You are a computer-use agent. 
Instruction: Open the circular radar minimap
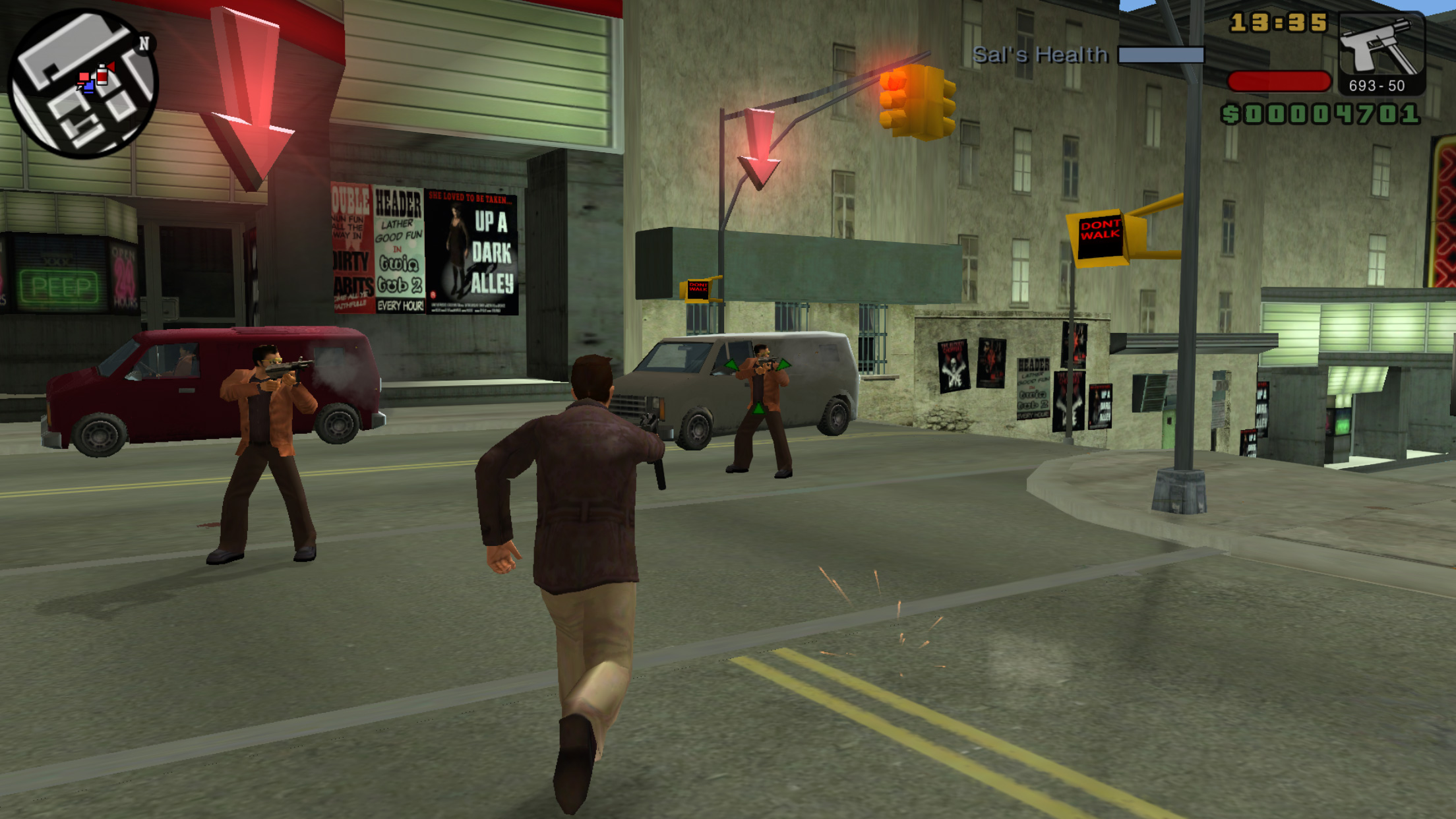point(83,84)
